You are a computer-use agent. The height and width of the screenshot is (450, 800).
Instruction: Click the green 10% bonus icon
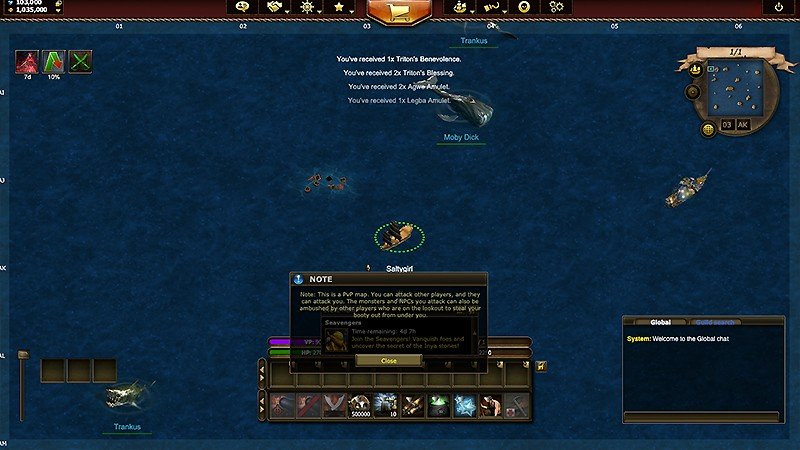point(53,61)
